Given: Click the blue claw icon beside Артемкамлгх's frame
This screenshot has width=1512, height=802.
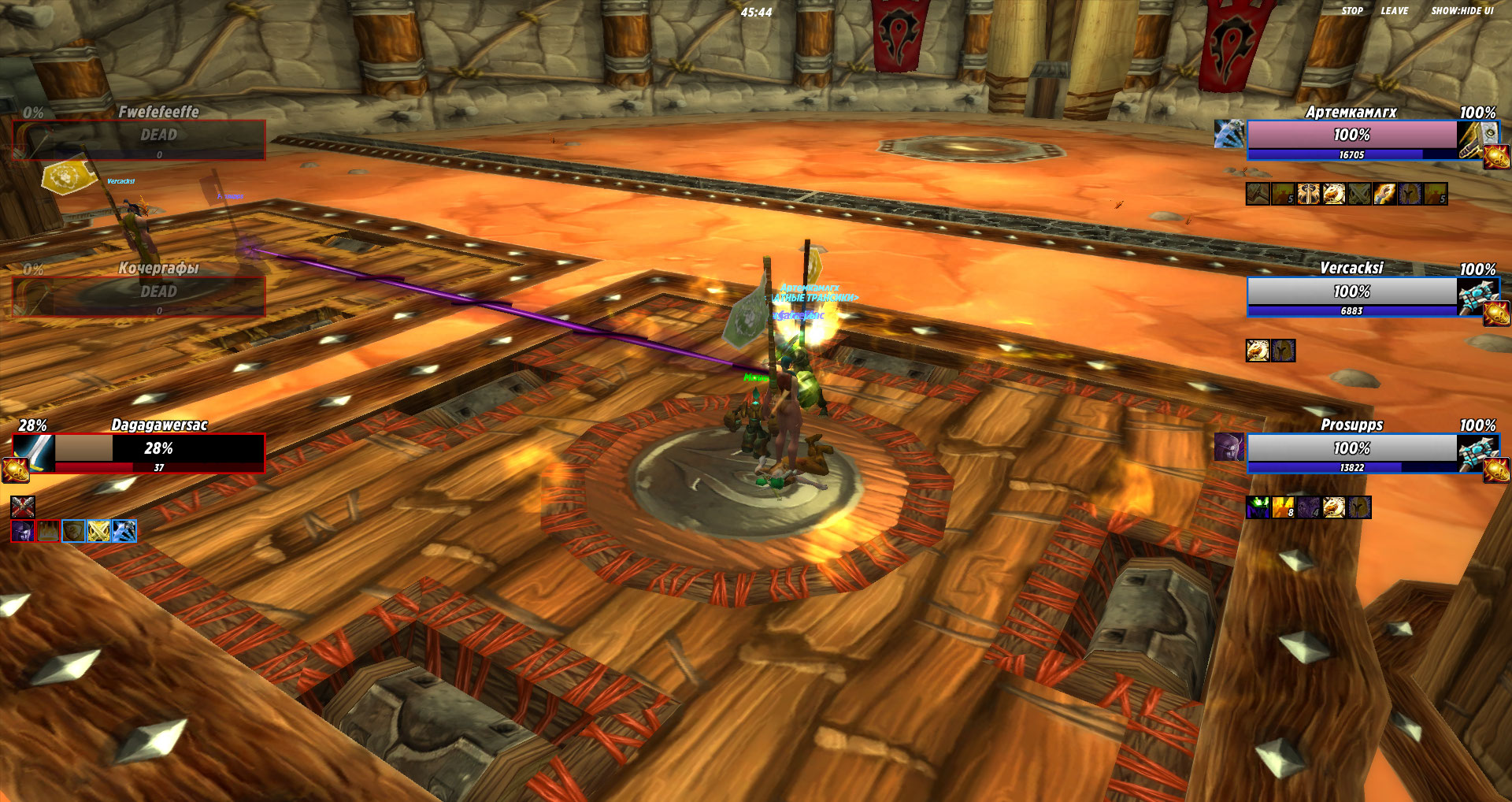Looking at the screenshot, I should click(1228, 134).
